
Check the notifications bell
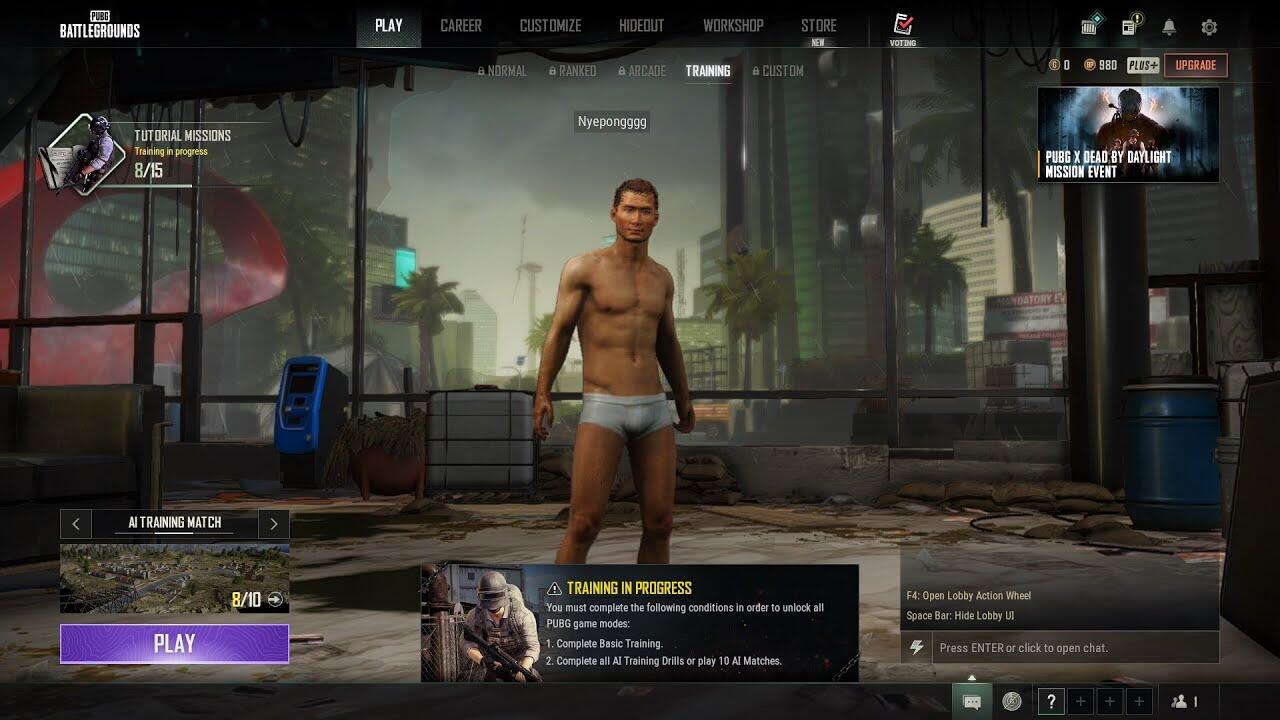pos(1169,27)
